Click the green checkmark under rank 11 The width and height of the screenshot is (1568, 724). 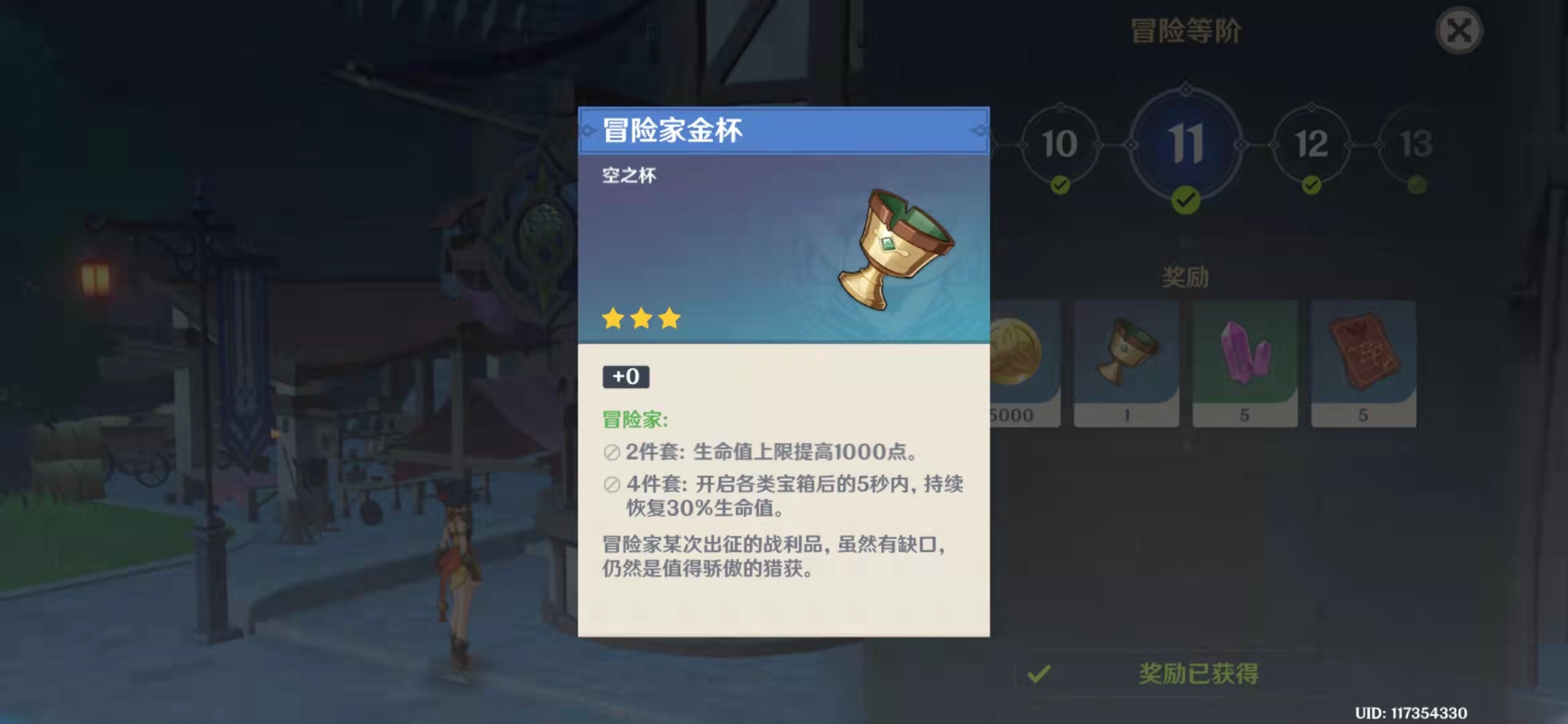(x=1187, y=200)
